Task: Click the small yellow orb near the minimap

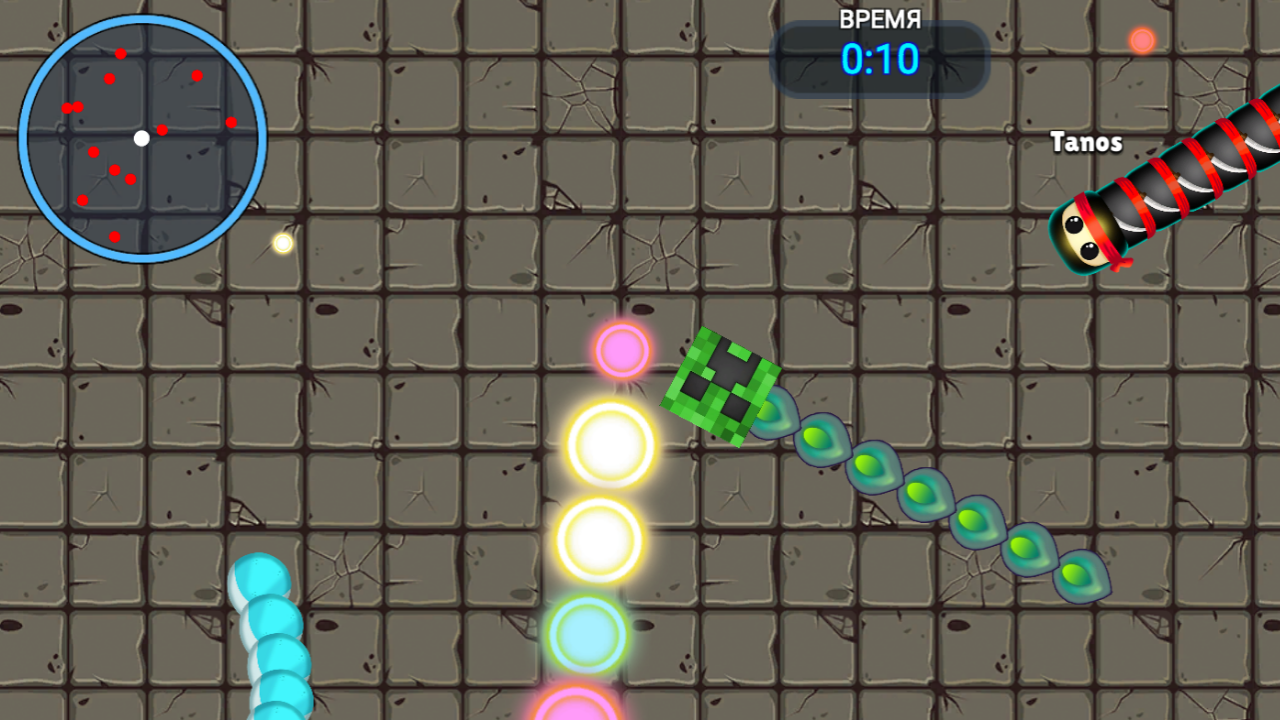Action: 281,243
